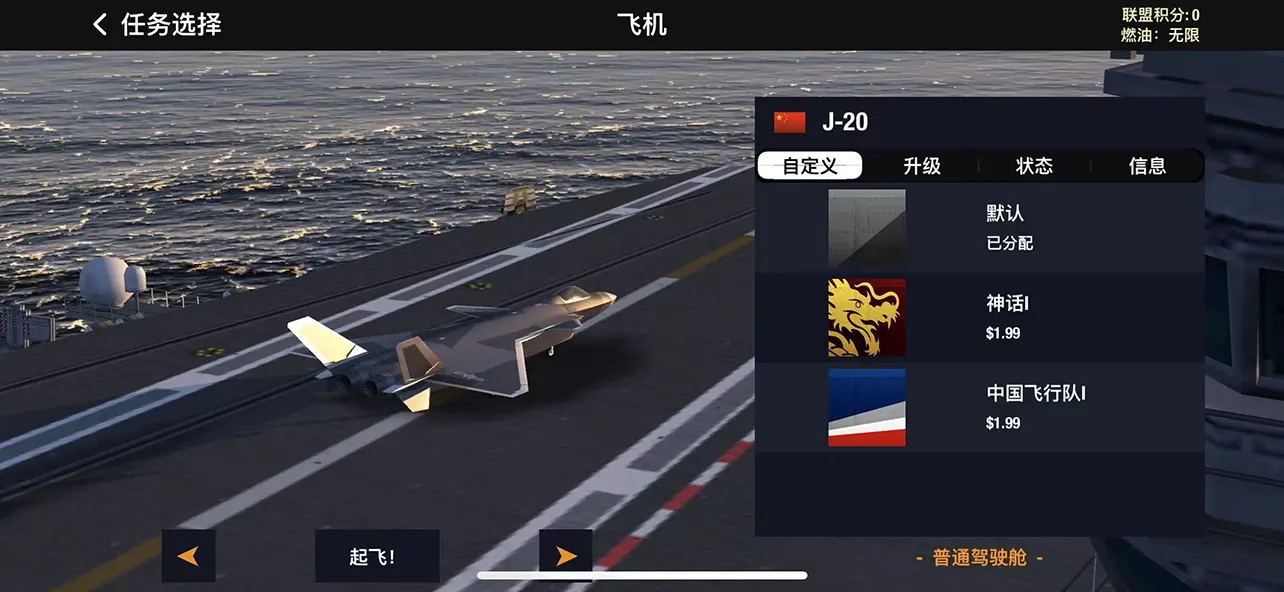Select the 自定义 customize tab
Screen dimensions: 1284x592
pos(810,166)
